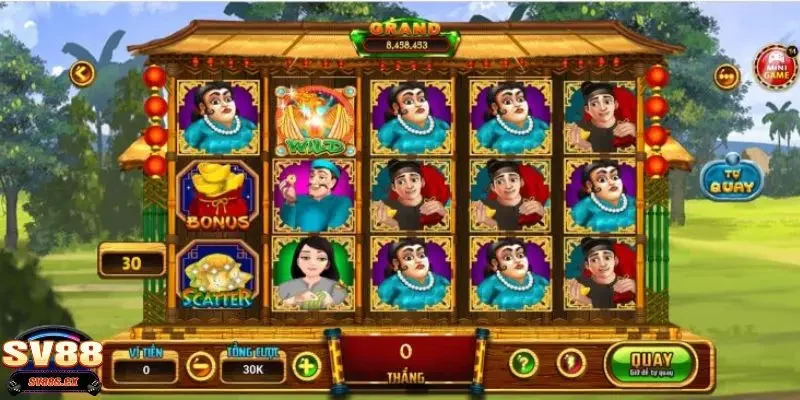Click the red round button beside help
The image size is (800, 400).
569,363
